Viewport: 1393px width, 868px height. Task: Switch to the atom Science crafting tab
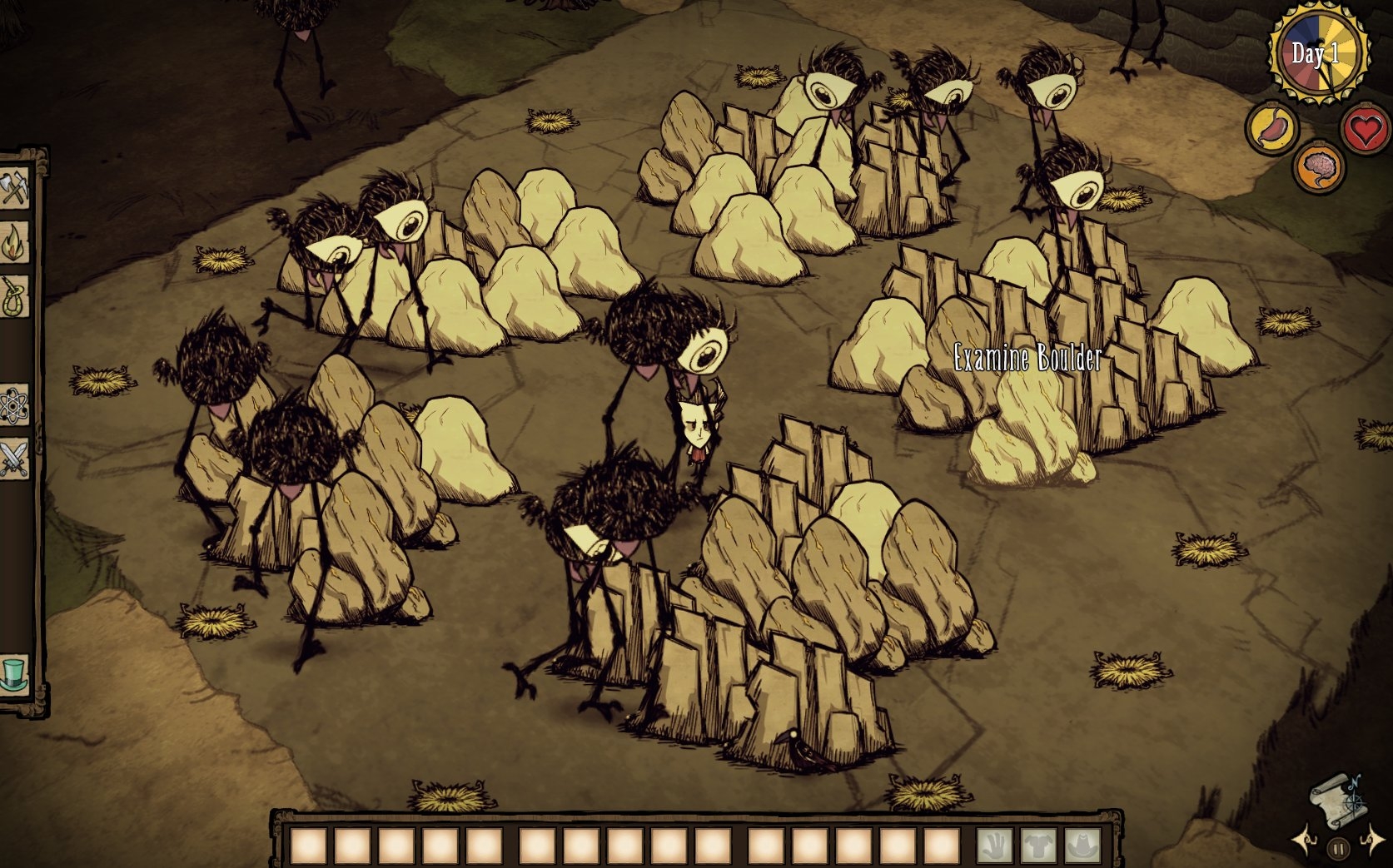[14, 404]
